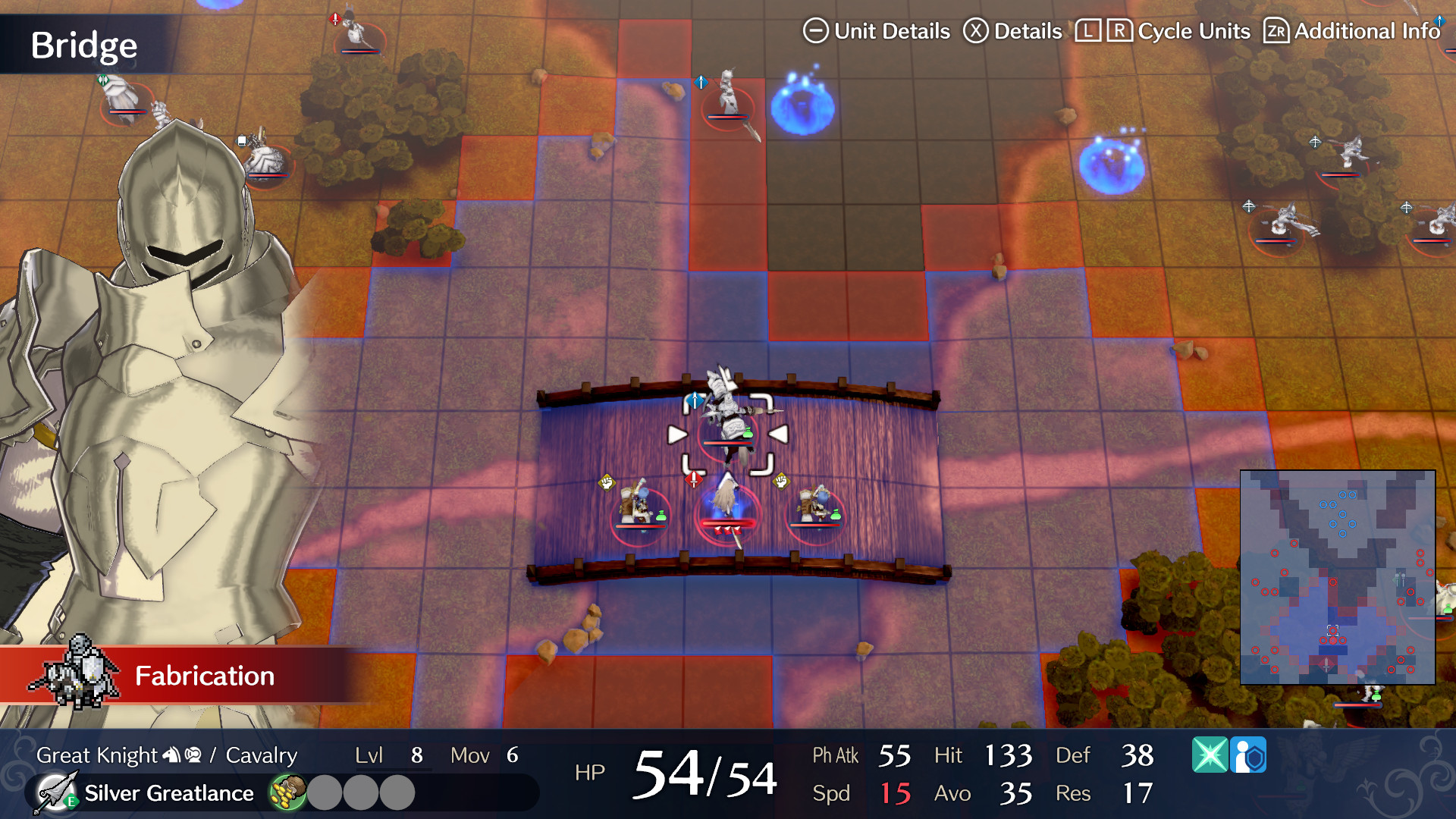Toggle the right white facing arrow on selected enemy
This screenshot has width=1456, height=819.
[779, 434]
